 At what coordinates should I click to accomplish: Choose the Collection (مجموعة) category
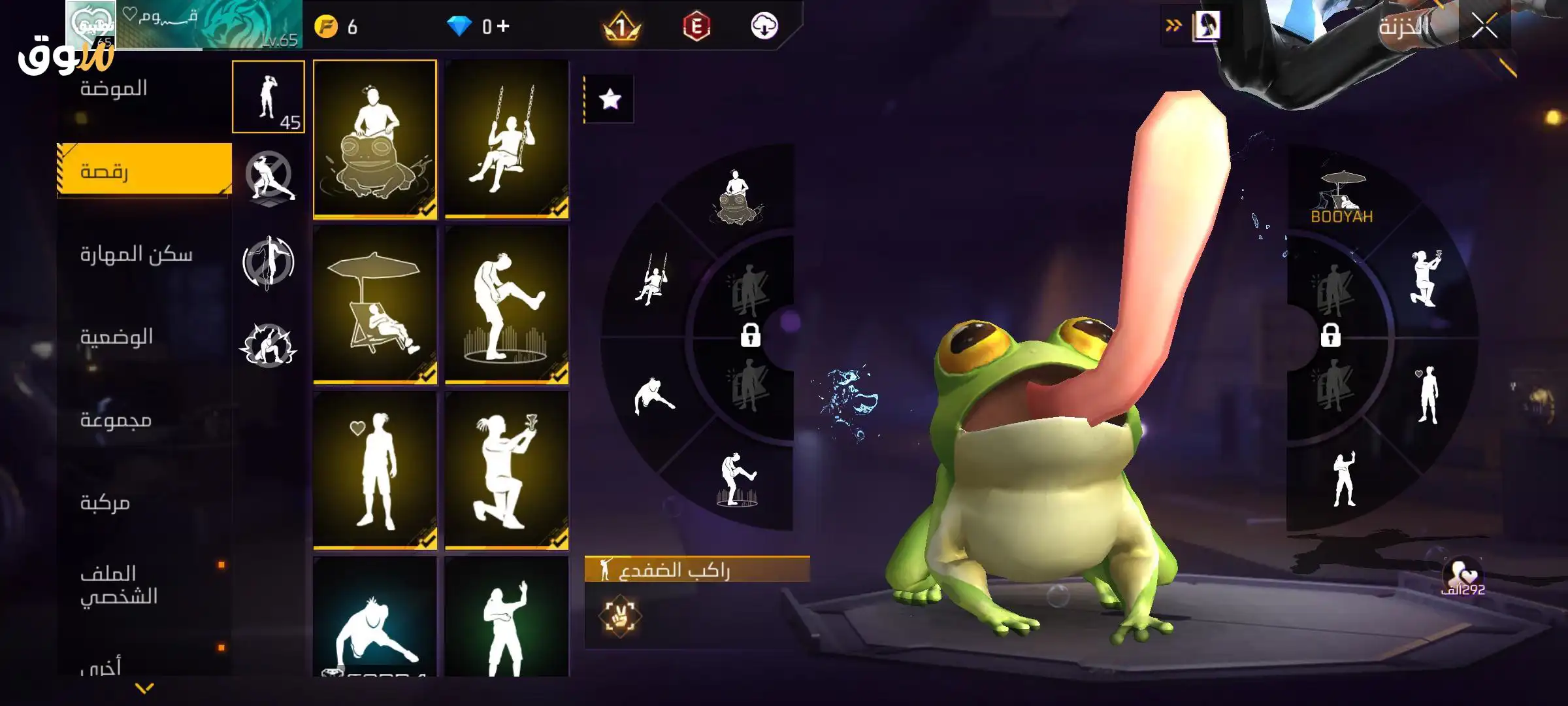(x=116, y=420)
